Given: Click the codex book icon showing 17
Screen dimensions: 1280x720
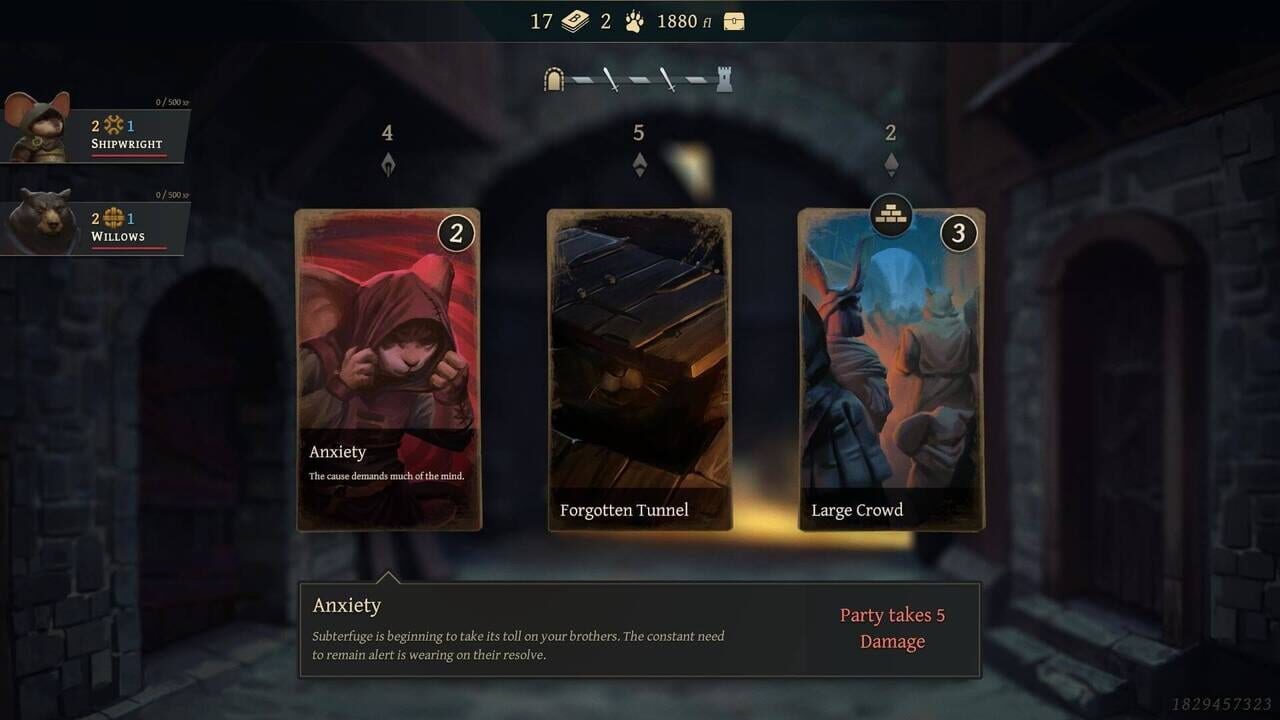Looking at the screenshot, I should click(x=571, y=20).
